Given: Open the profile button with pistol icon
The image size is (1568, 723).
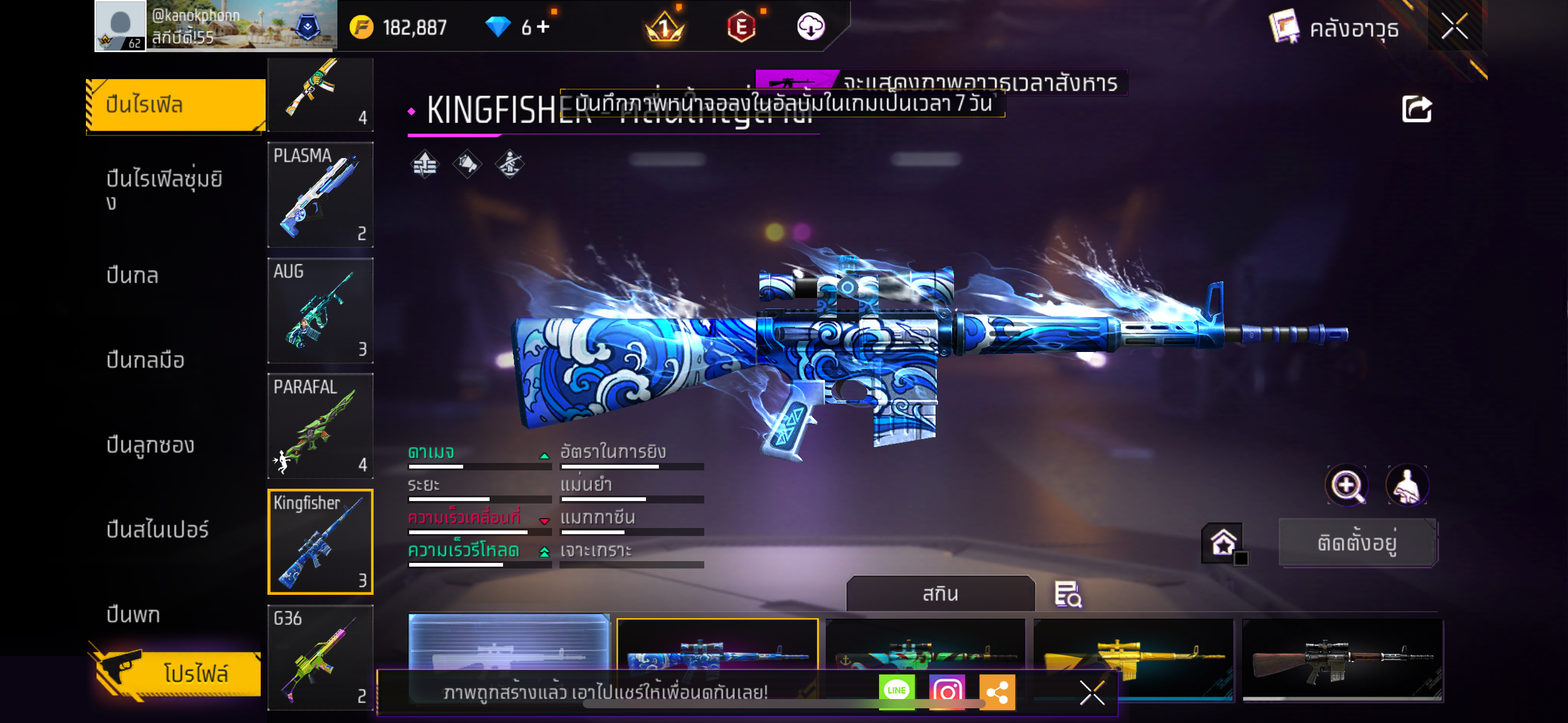Looking at the screenshot, I should click(178, 673).
